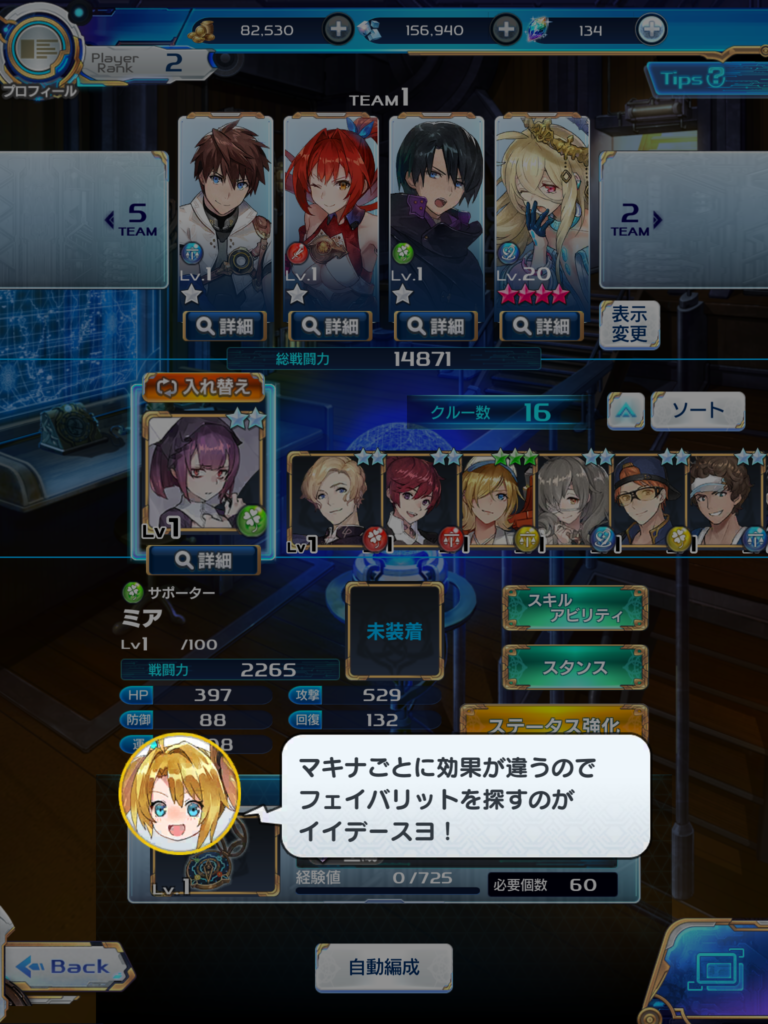
Task: Toggle the 表示変更 display button
Action: 629,325
